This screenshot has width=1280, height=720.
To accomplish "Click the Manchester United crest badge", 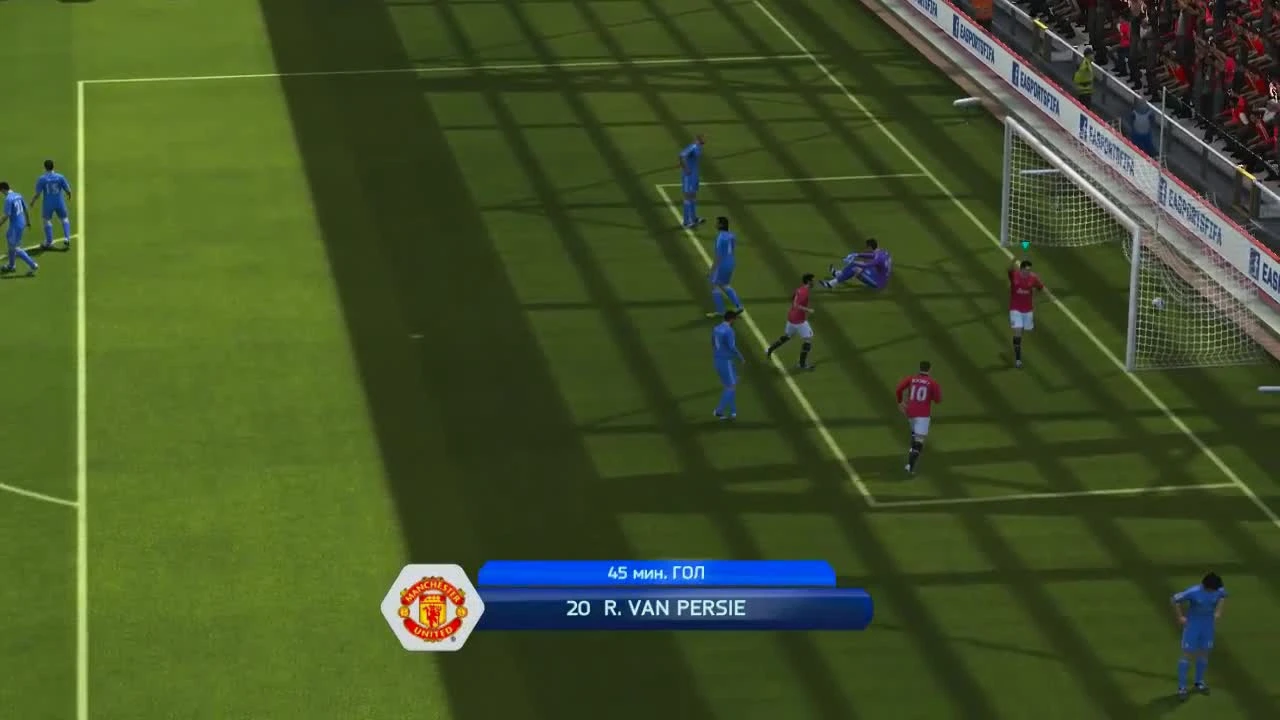I will [430, 606].
